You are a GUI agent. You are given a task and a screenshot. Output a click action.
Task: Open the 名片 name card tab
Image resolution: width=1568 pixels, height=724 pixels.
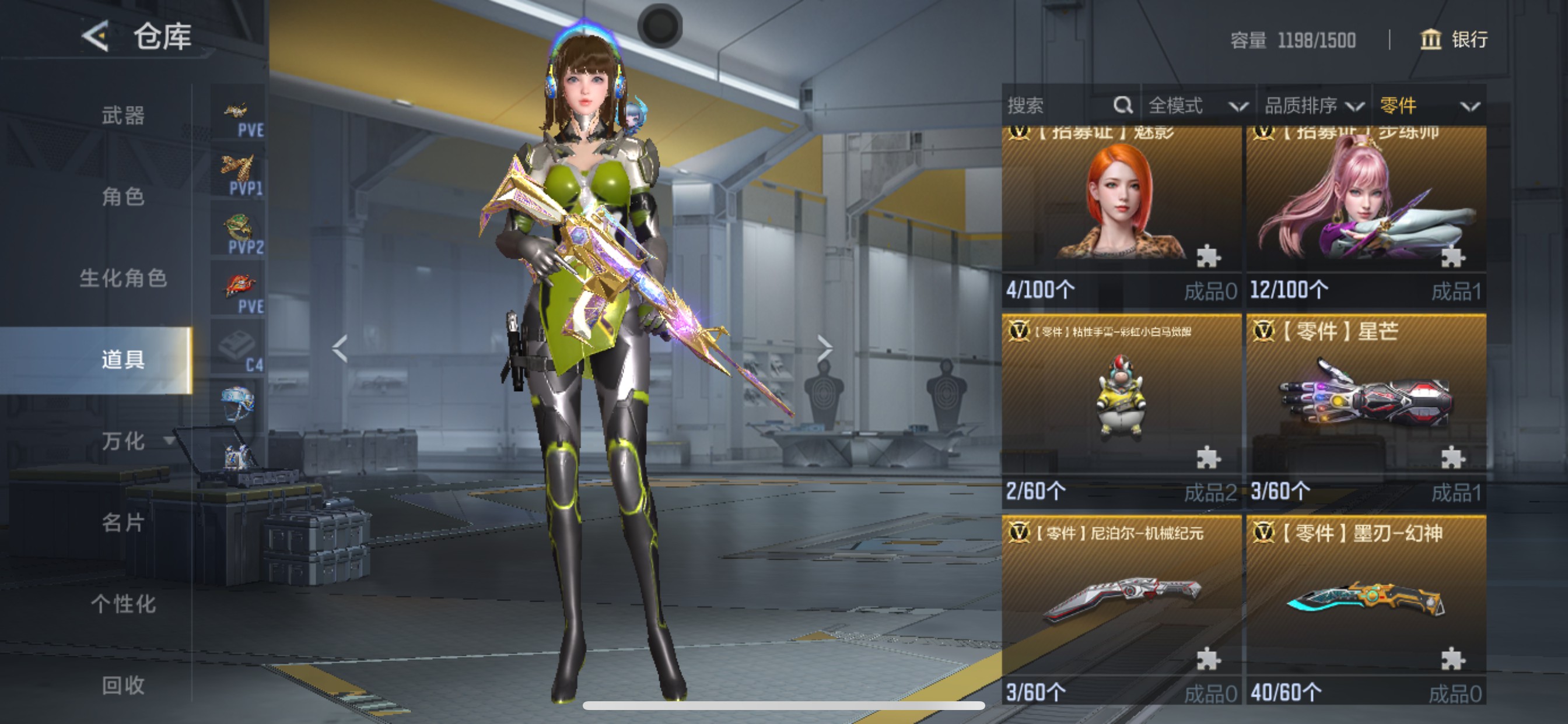(x=123, y=522)
